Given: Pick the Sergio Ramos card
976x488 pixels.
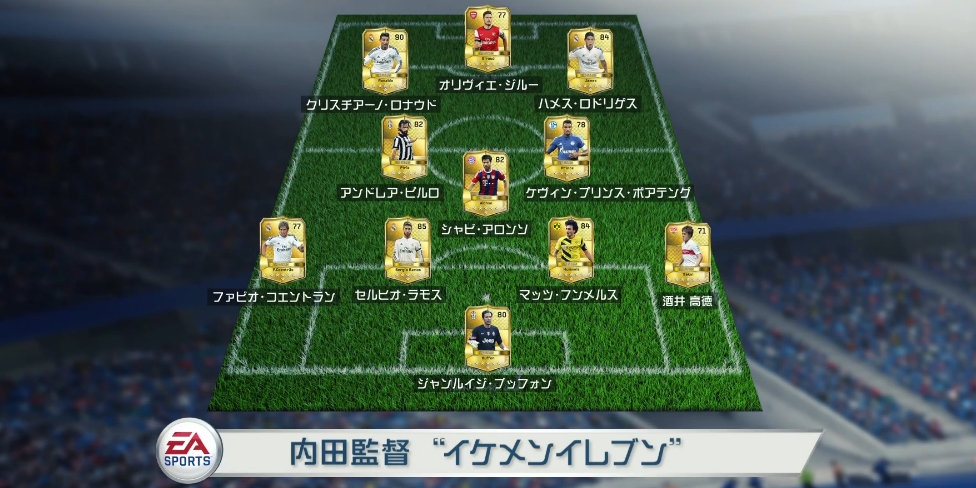Looking at the screenshot, I should pyautogui.click(x=407, y=250).
